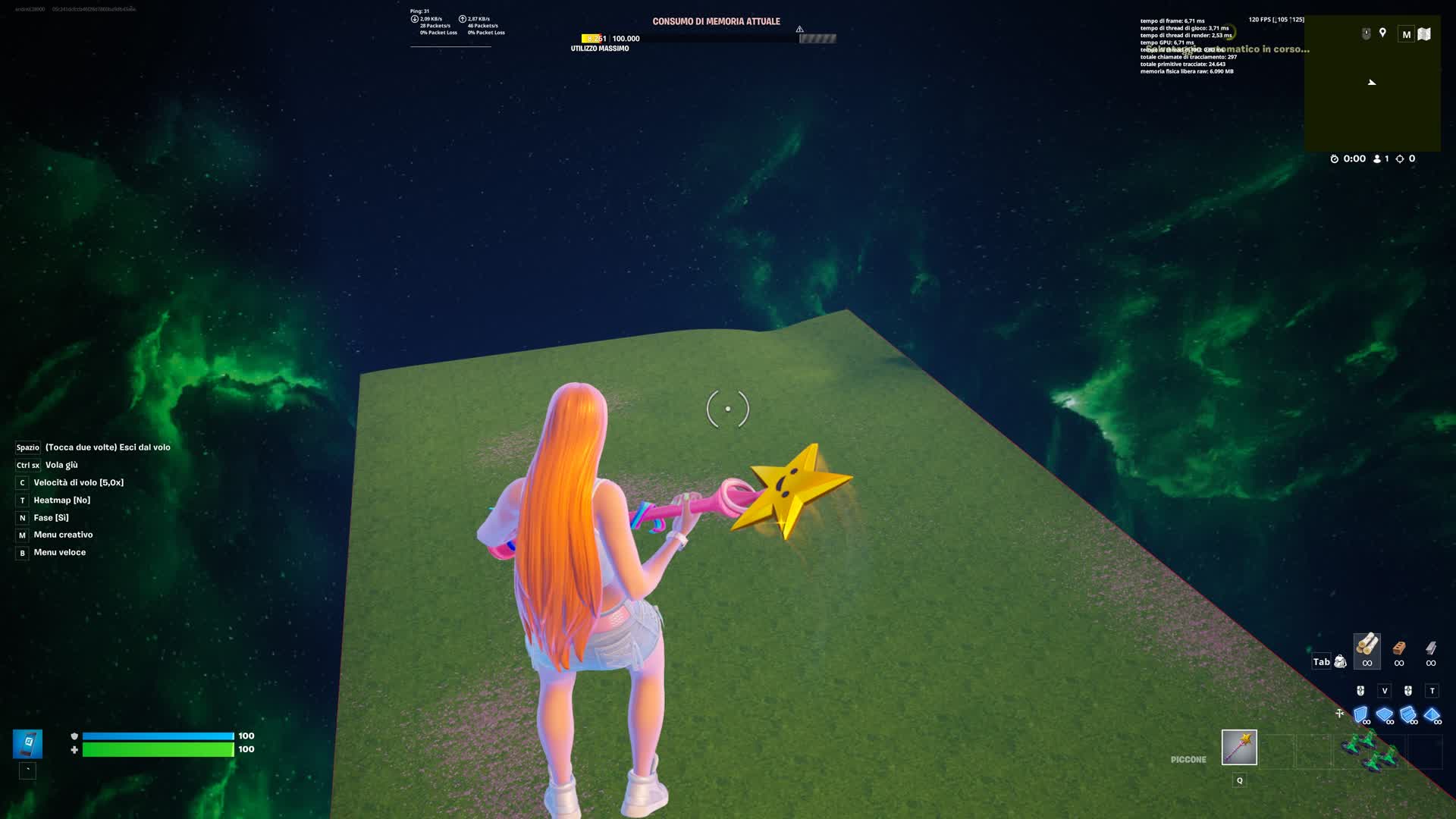The width and height of the screenshot is (1456, 819).
Task: Expand the Velocità di volo setting
Action: tap(78, 482)
